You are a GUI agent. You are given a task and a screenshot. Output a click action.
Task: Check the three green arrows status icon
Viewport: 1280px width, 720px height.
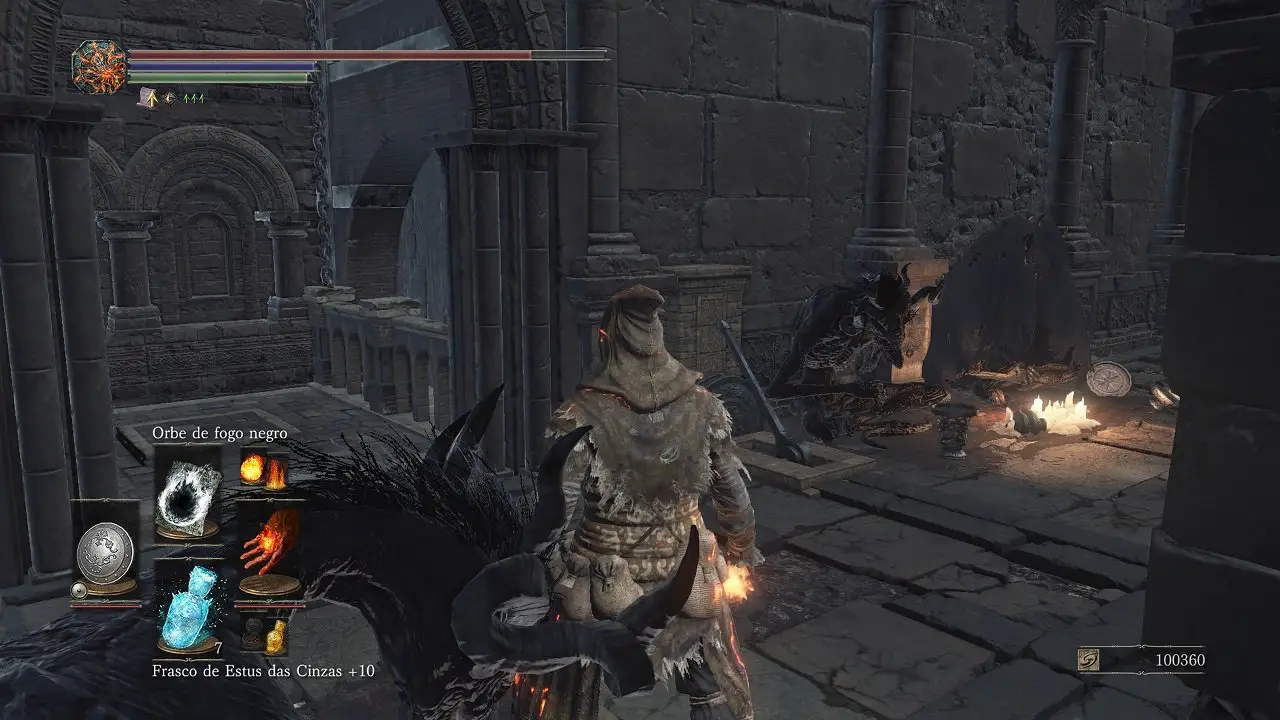click(192, 98)
